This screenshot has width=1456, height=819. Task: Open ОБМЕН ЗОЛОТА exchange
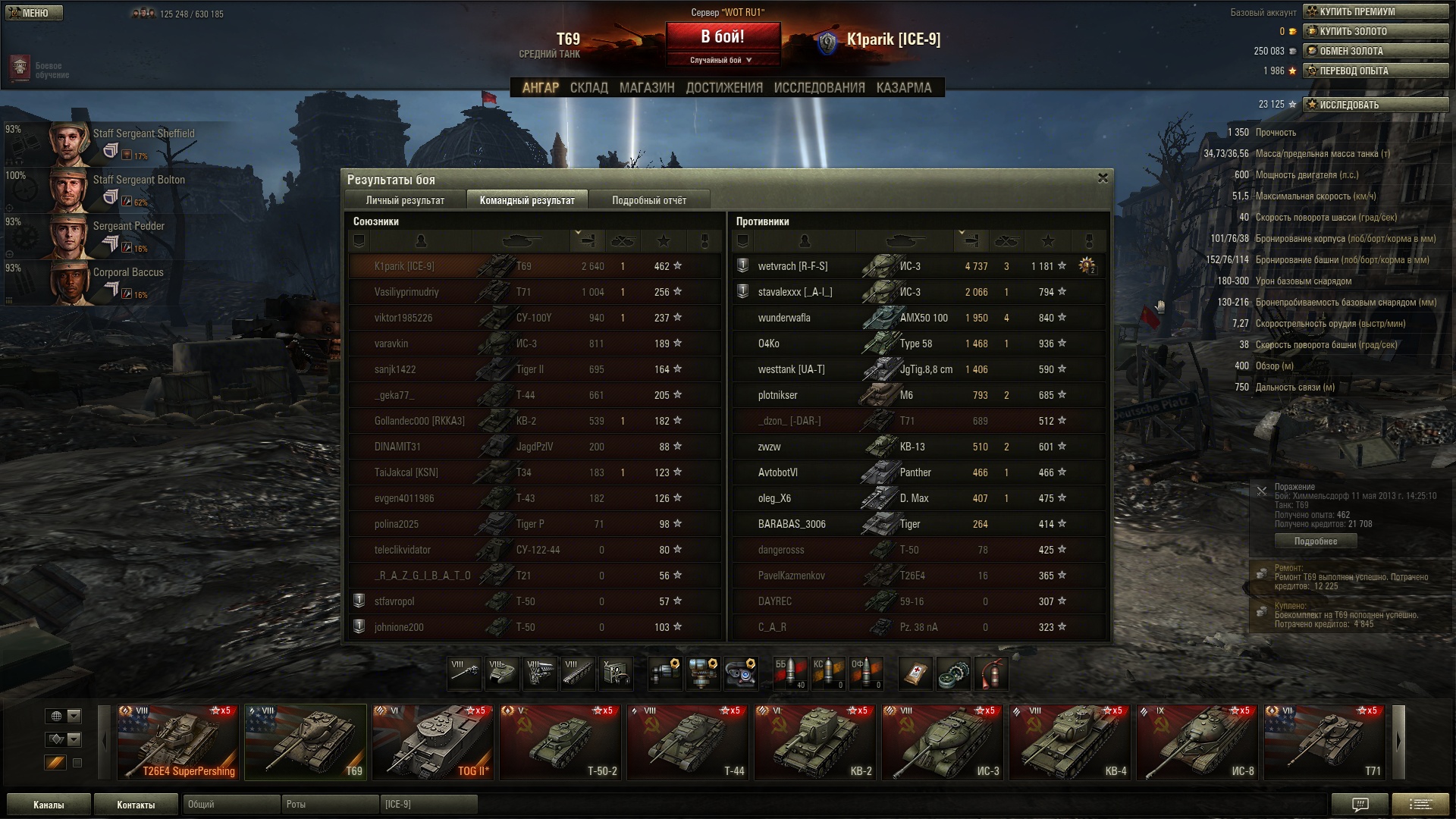(x=1375, y=51)
